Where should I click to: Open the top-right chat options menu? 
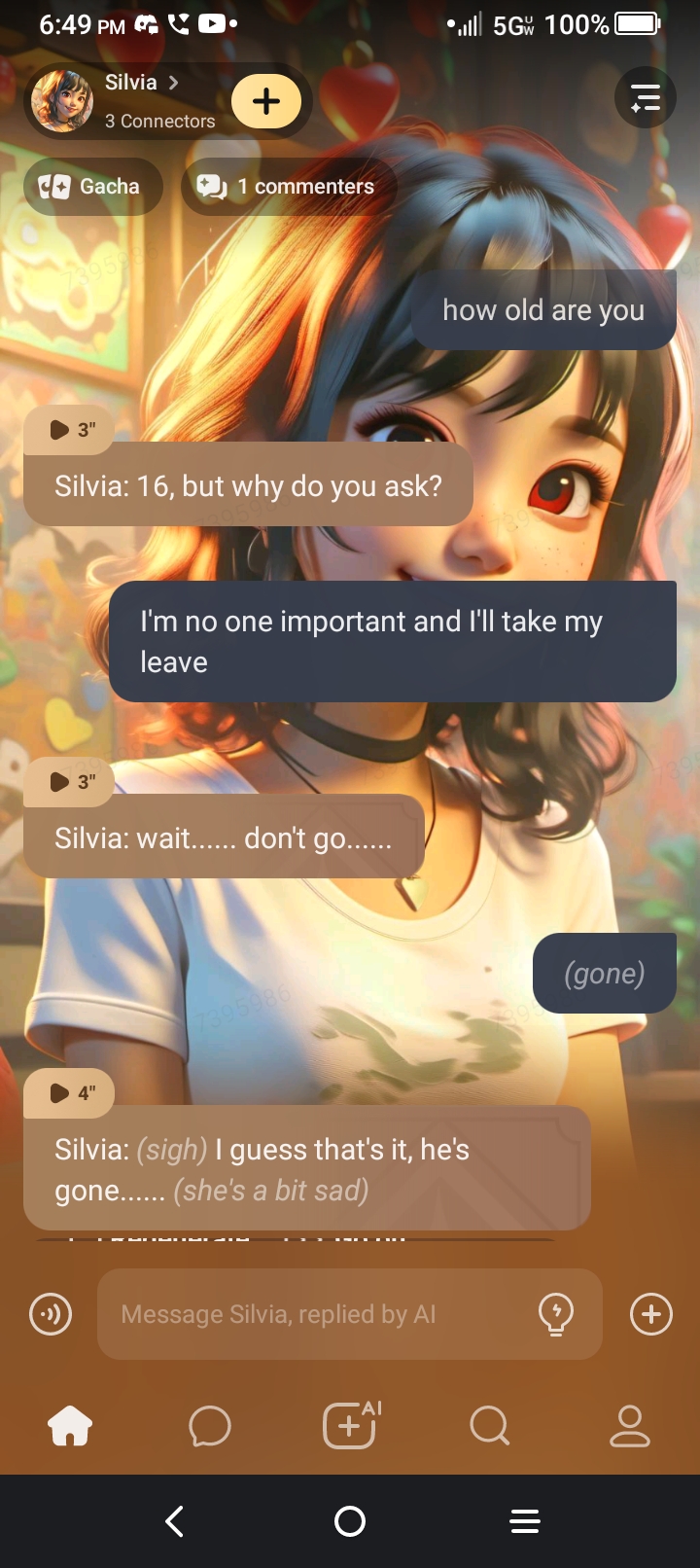click(646, 98)
